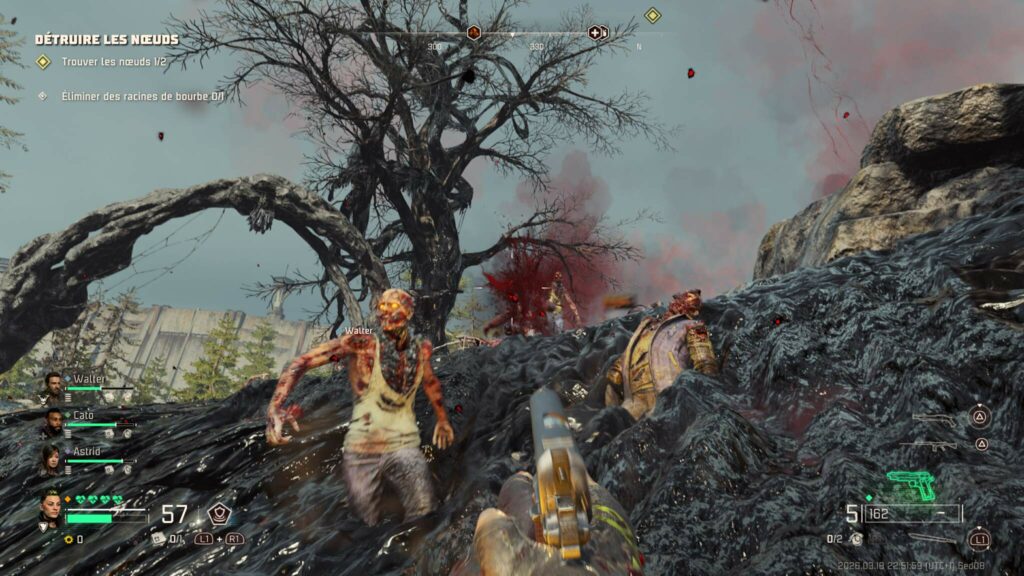Select Cato's squad portrait
Image resolution: width=1024 pixels, height=576 pixels.
coord(52,422)
